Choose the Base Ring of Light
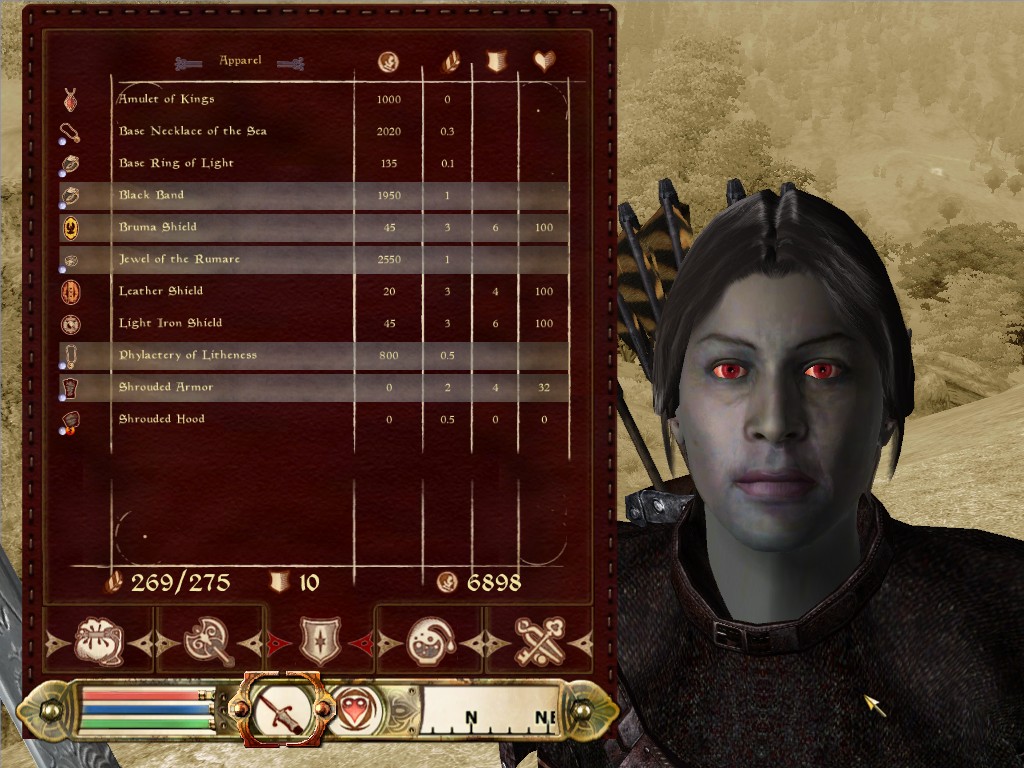1024x768 pixels. (x=176, y=163)
